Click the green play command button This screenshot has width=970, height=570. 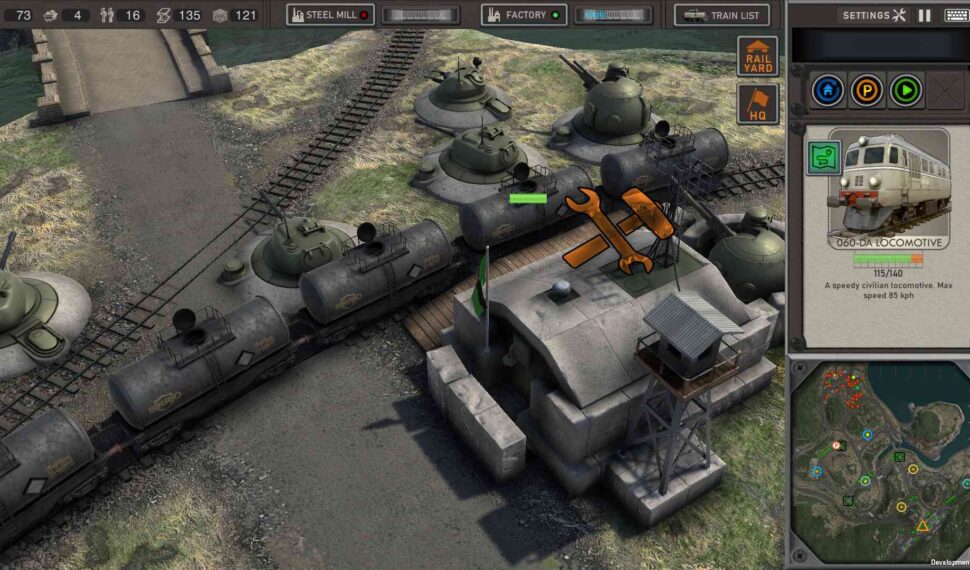906,91
